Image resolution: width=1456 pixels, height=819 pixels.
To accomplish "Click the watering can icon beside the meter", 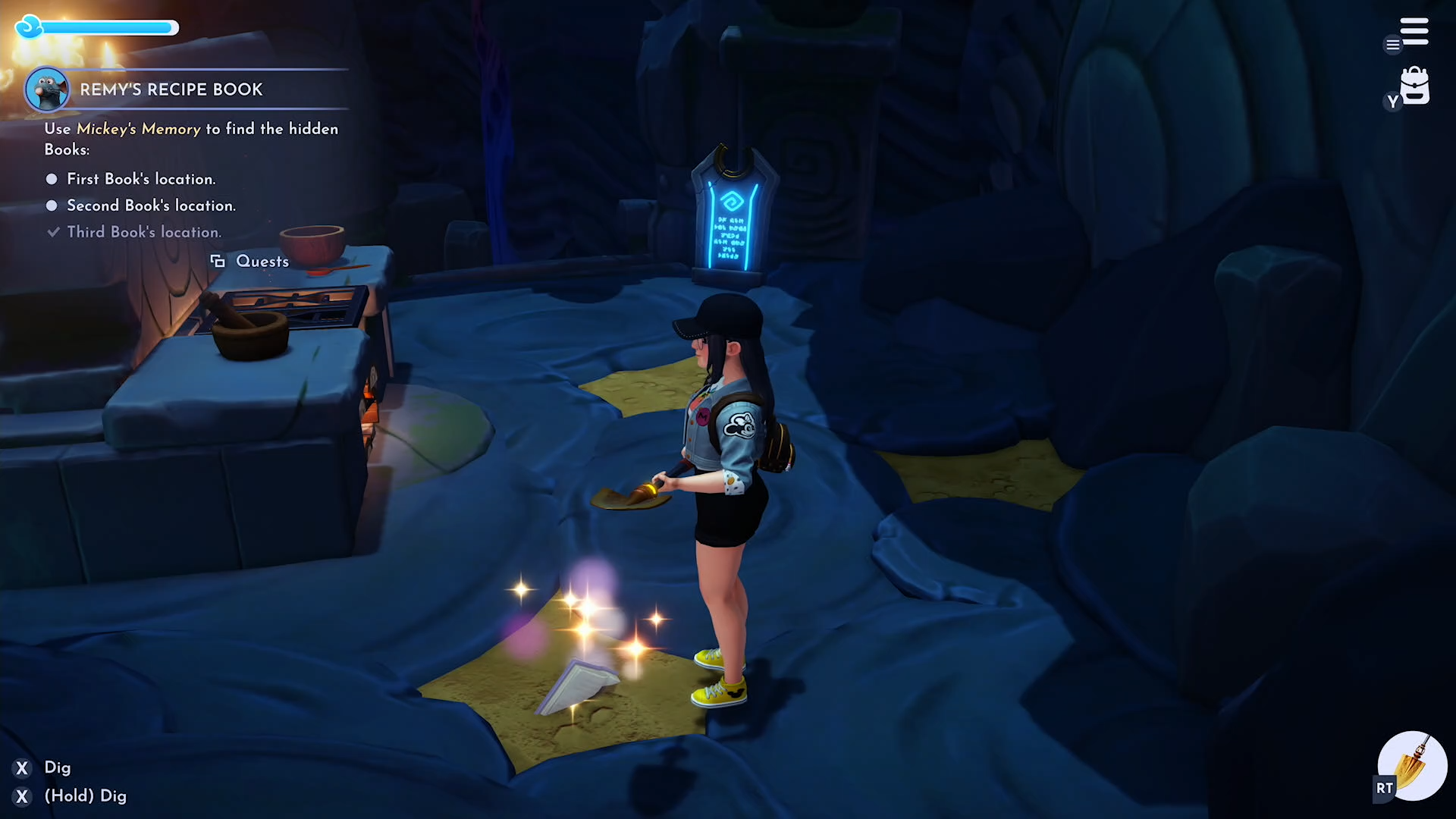I will (x=29, y=27).
